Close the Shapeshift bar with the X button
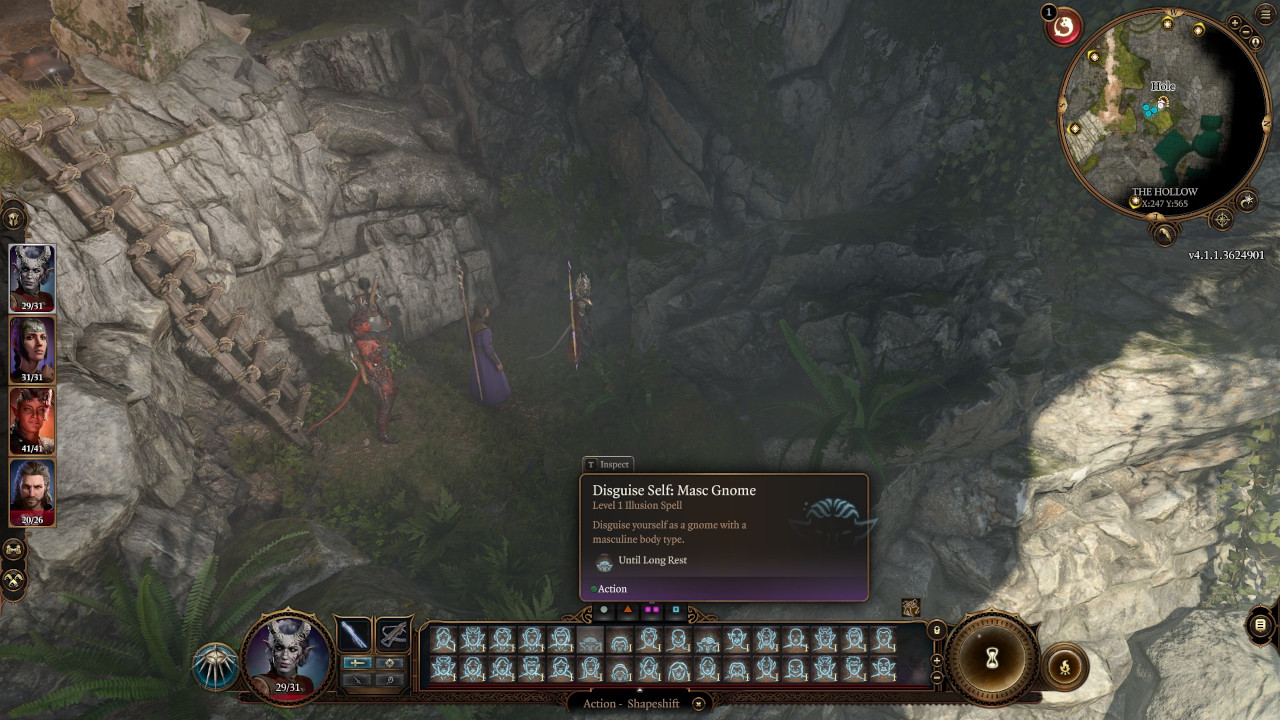The height and width of the screenshot is (720, 1280). 698,703
